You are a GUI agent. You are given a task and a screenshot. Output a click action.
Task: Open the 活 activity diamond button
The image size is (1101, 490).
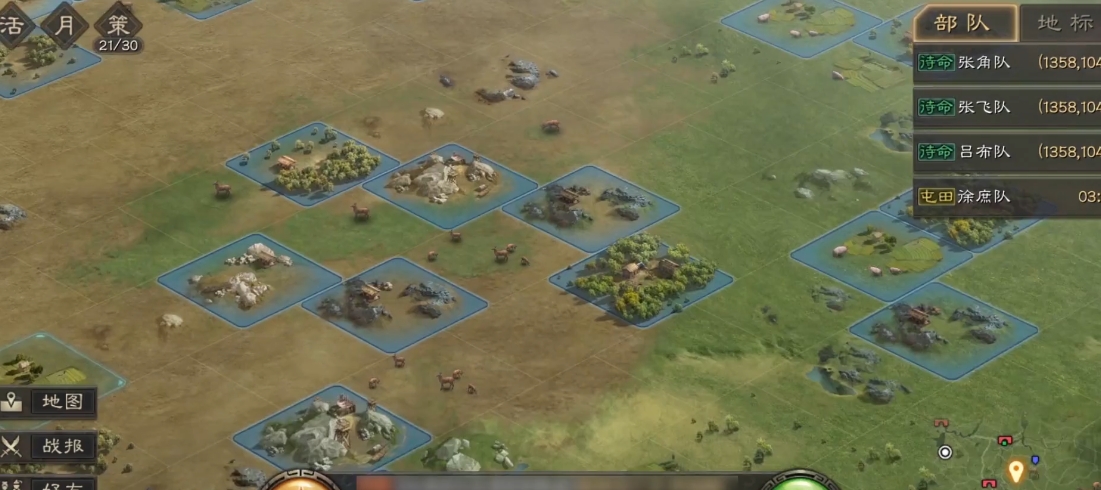point(12,26)
